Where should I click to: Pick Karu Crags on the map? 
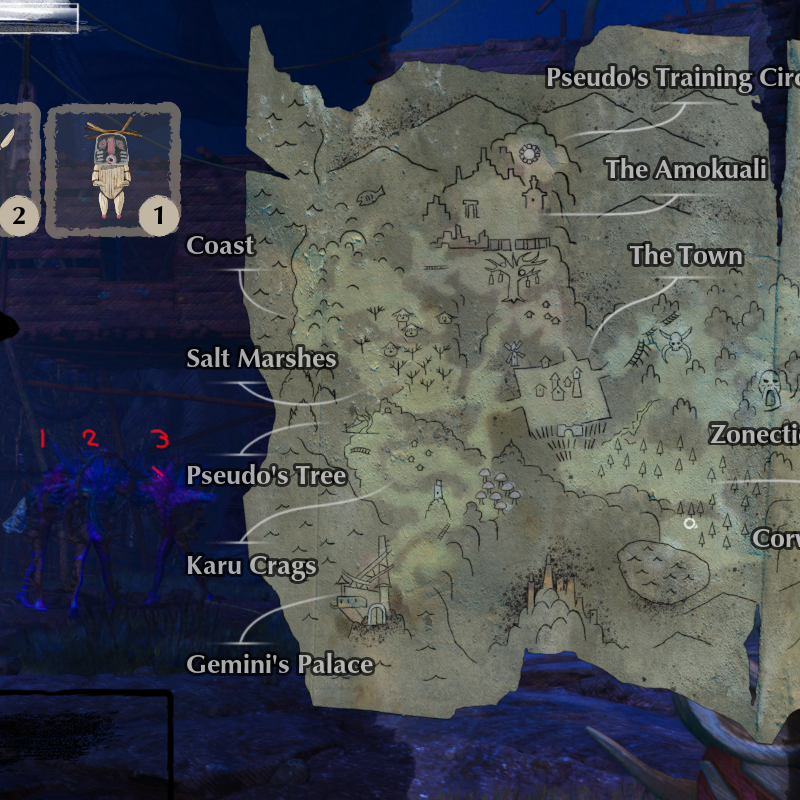251,566
